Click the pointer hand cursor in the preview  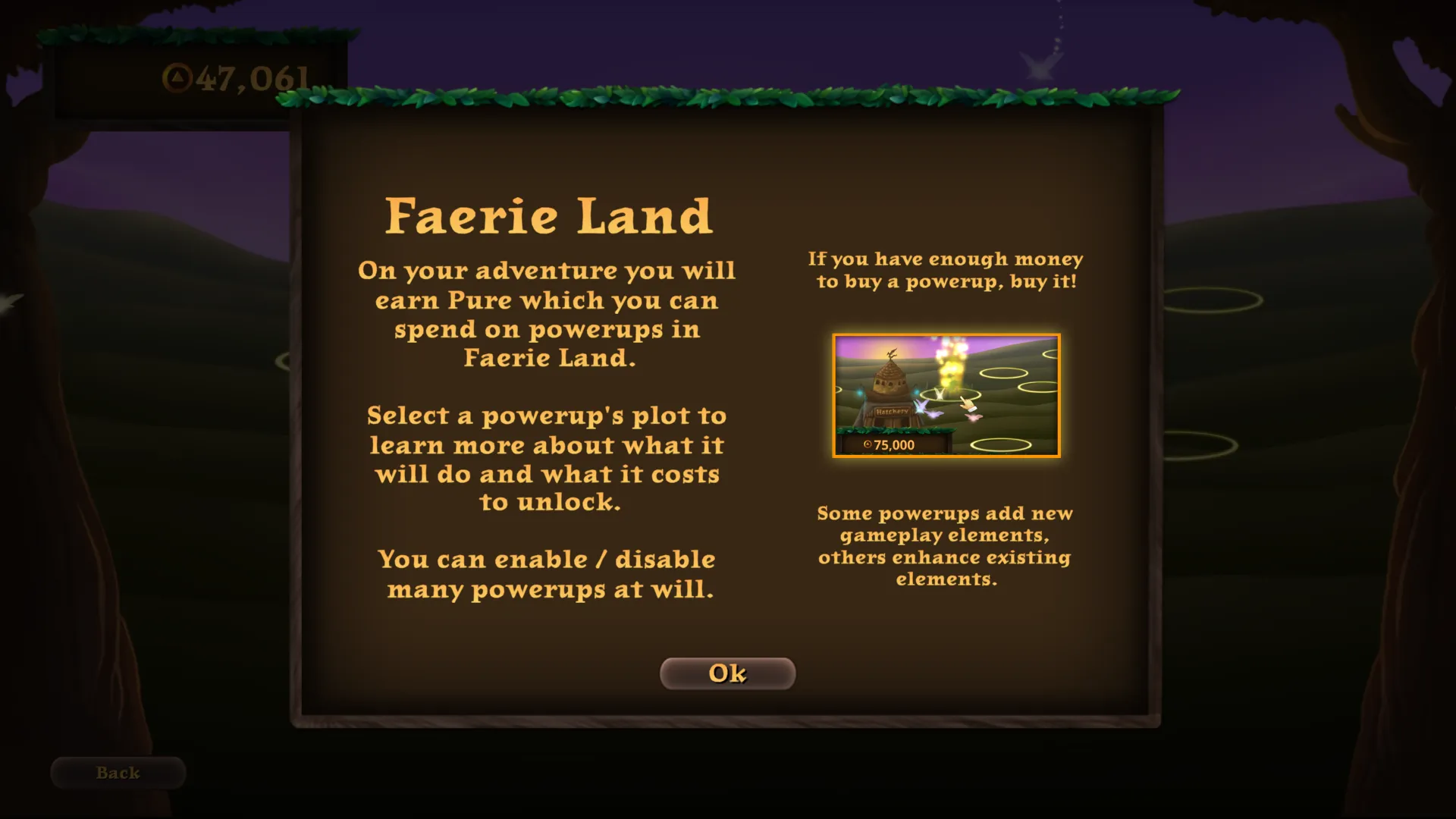(968, 403)
